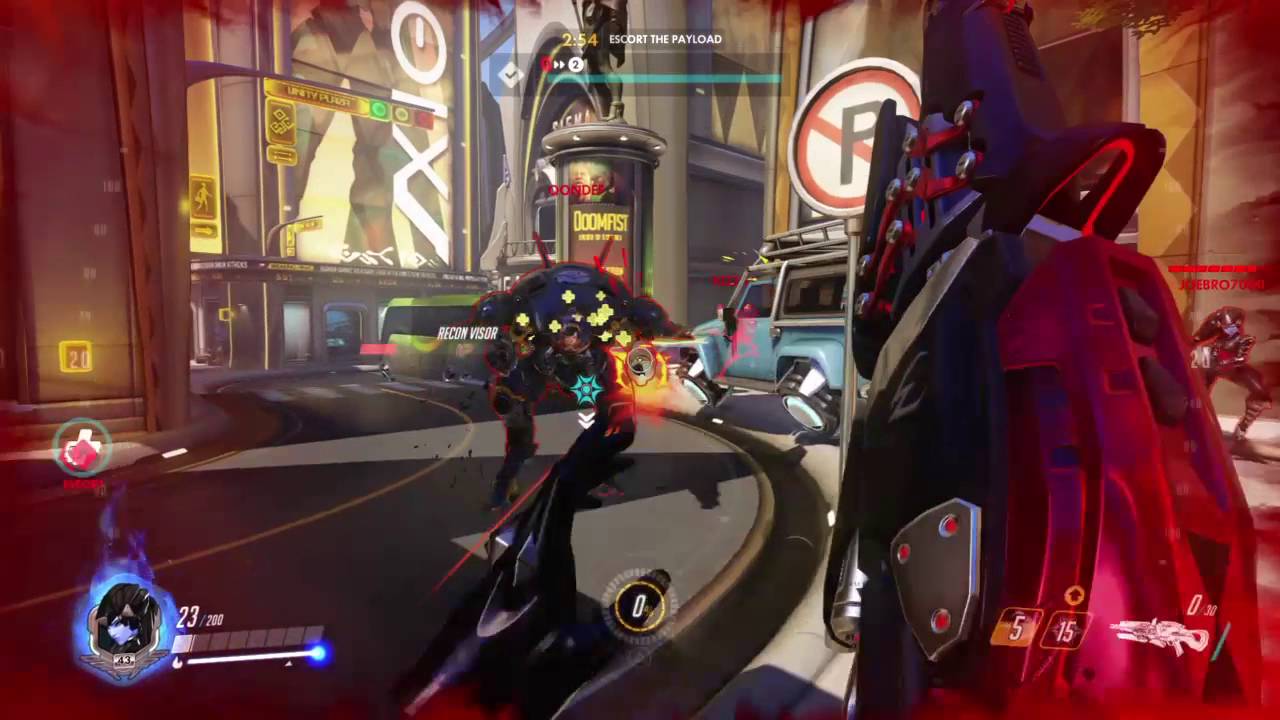1280x720 pixels.
Task: Click the ultimate charge meter at 0%
Action: click(x=637, y=605)
